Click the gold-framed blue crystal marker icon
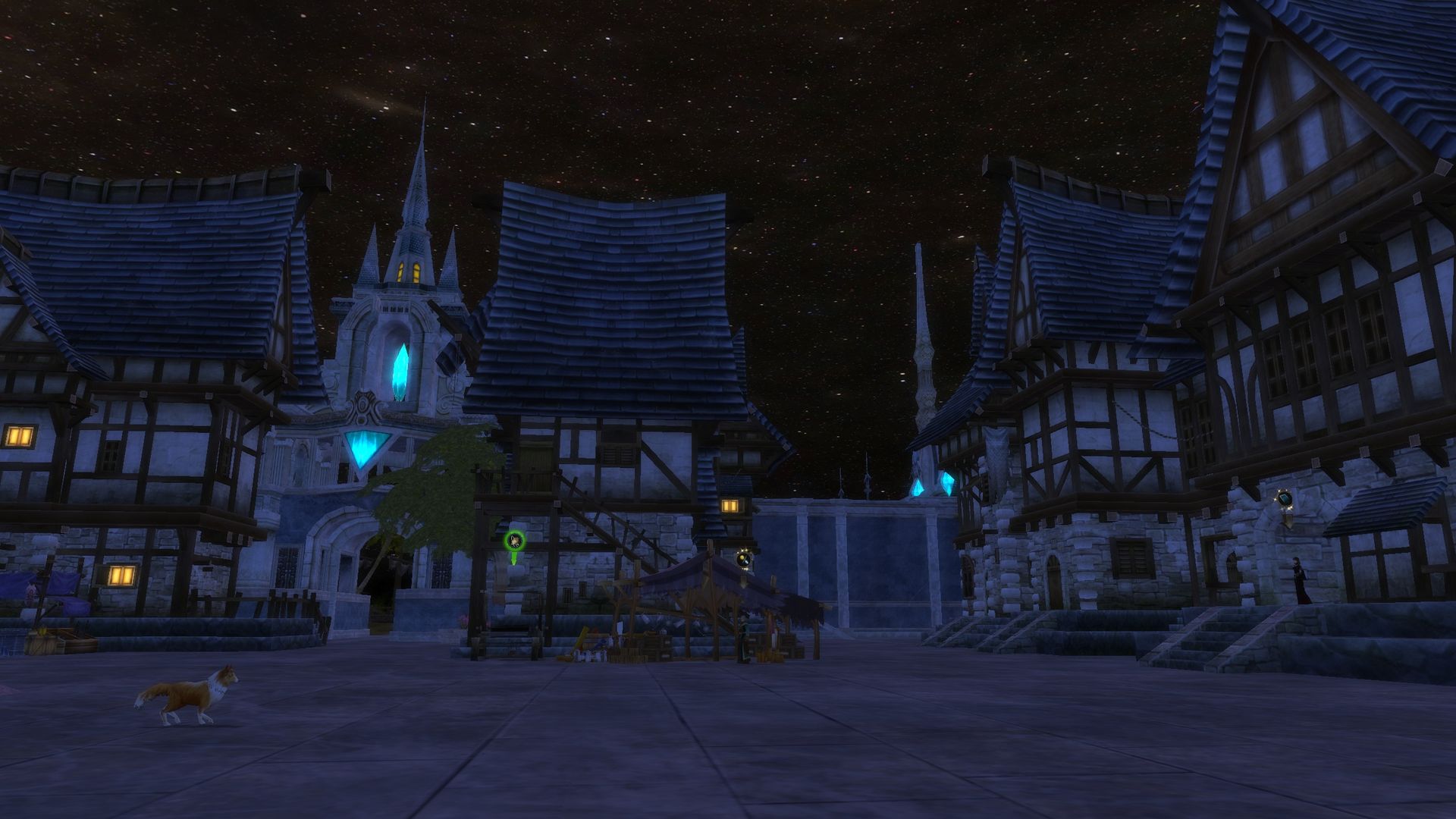1456x819 pixels. point(1284,499)
